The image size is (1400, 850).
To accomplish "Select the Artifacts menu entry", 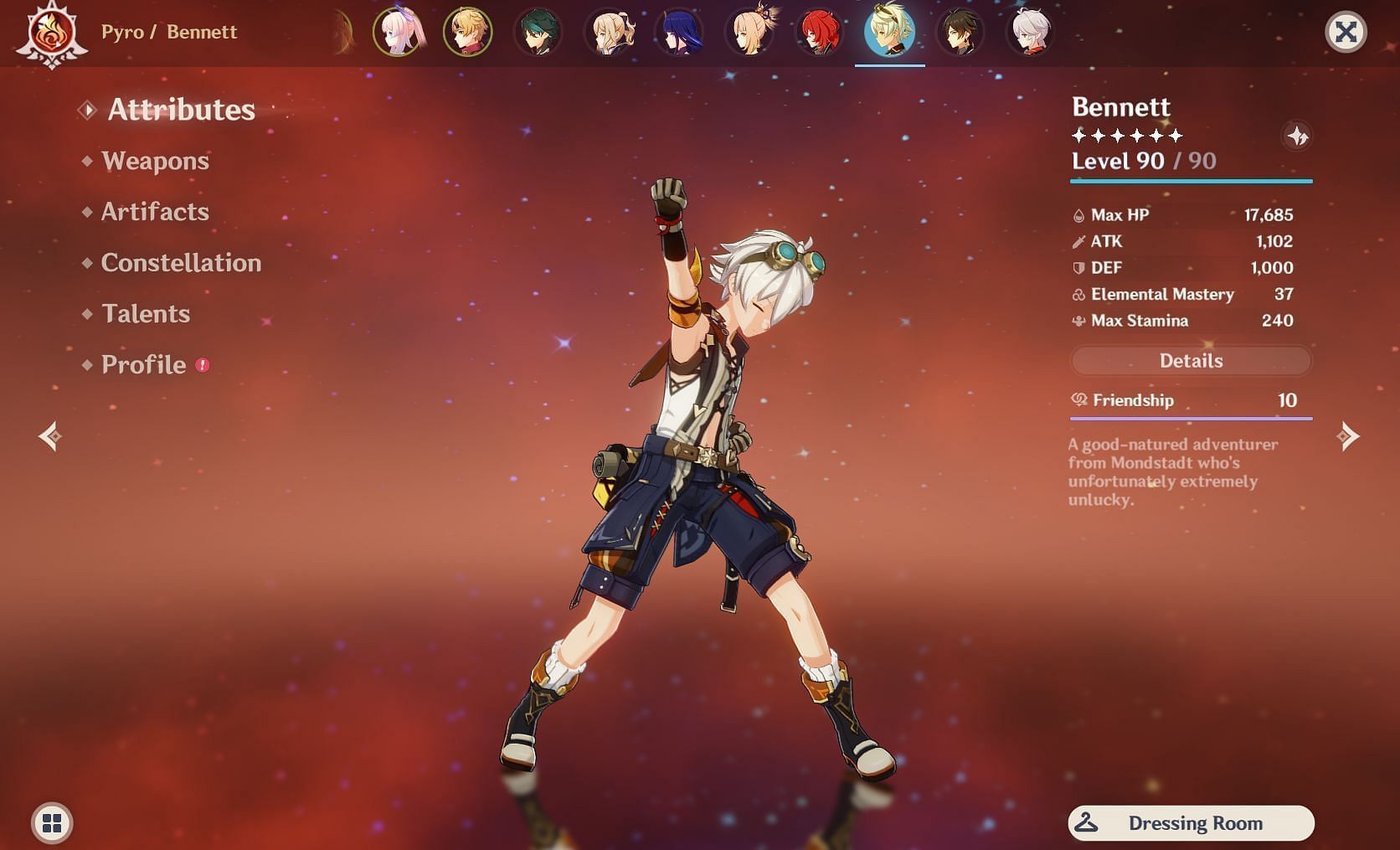I will 155,212.
